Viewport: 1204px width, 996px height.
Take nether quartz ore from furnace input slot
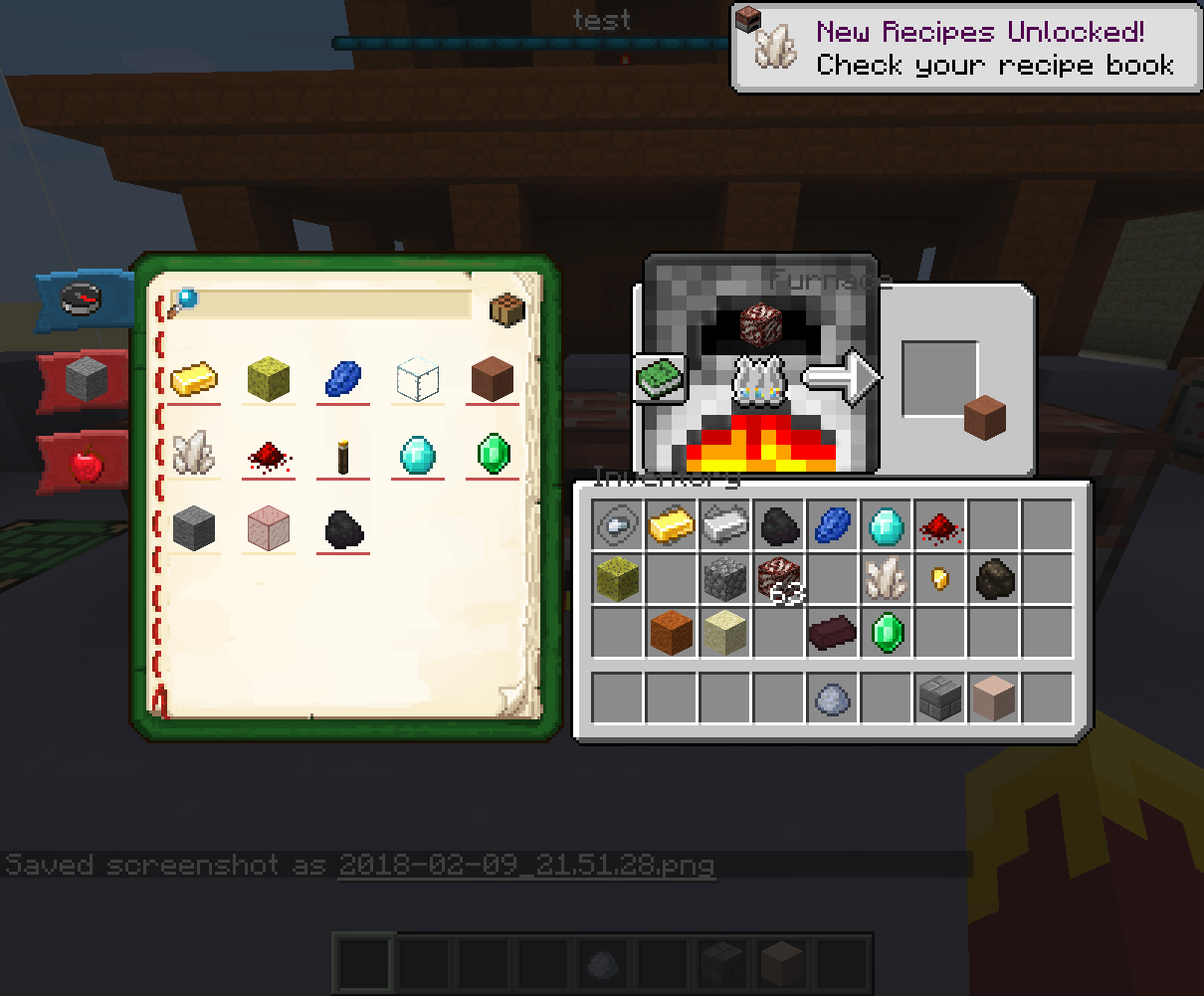(x=763, y=323)
